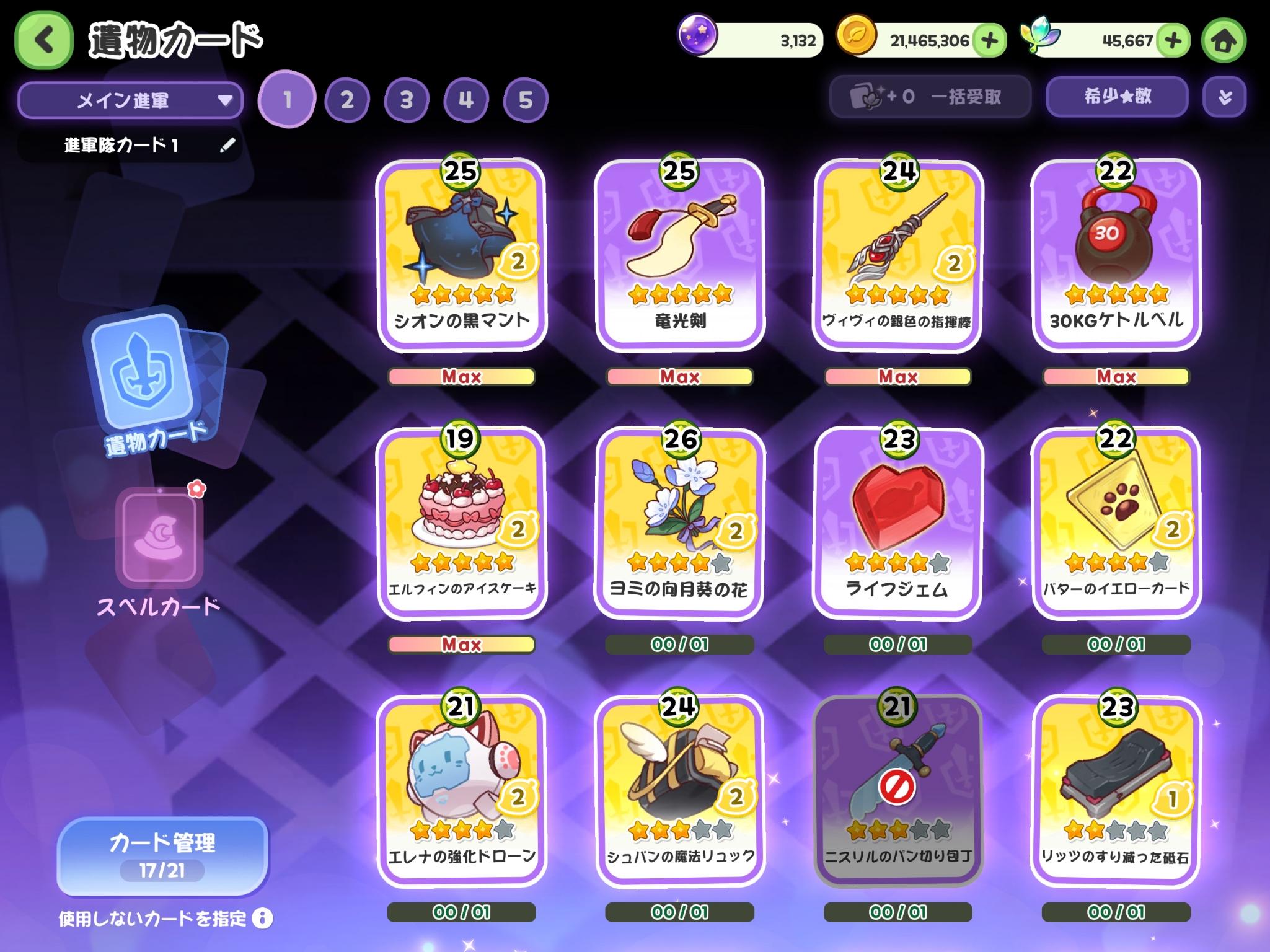Add more crystals with plus button
1270x952 pixels.
1173,41
